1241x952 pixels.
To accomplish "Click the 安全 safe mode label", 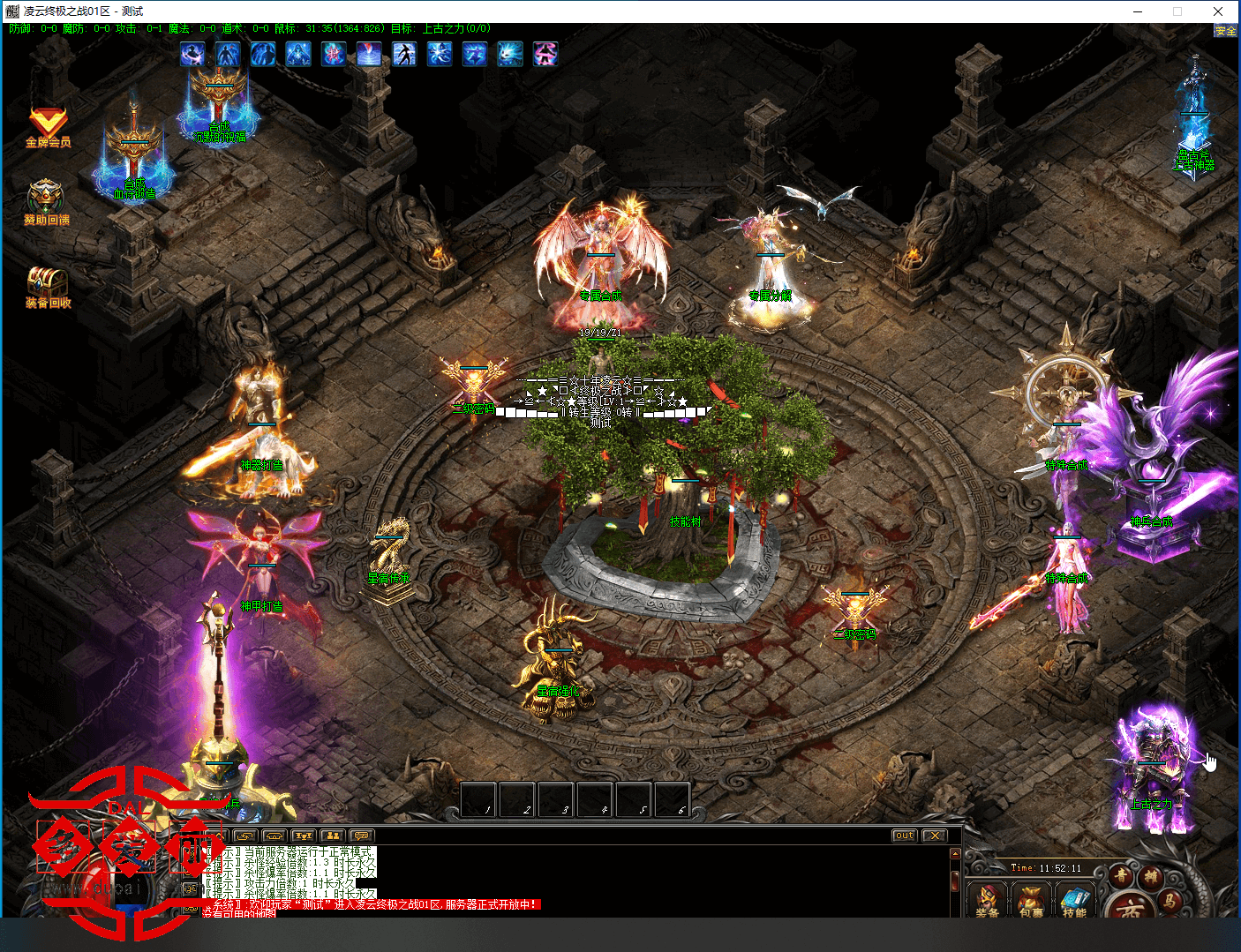I will tap(1225, 31).
